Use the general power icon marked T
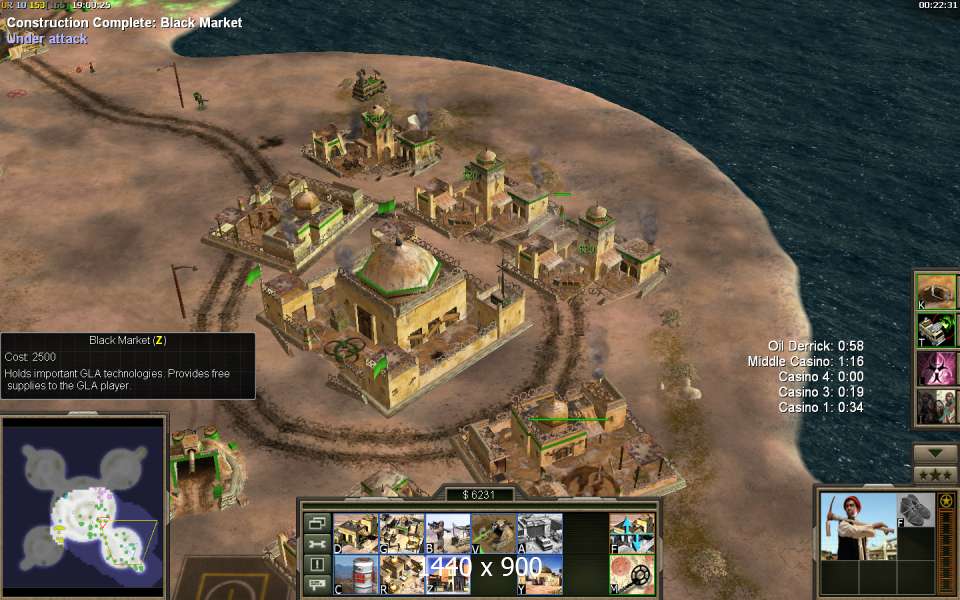This screenshot has height=600, width=960. (937, 329)
